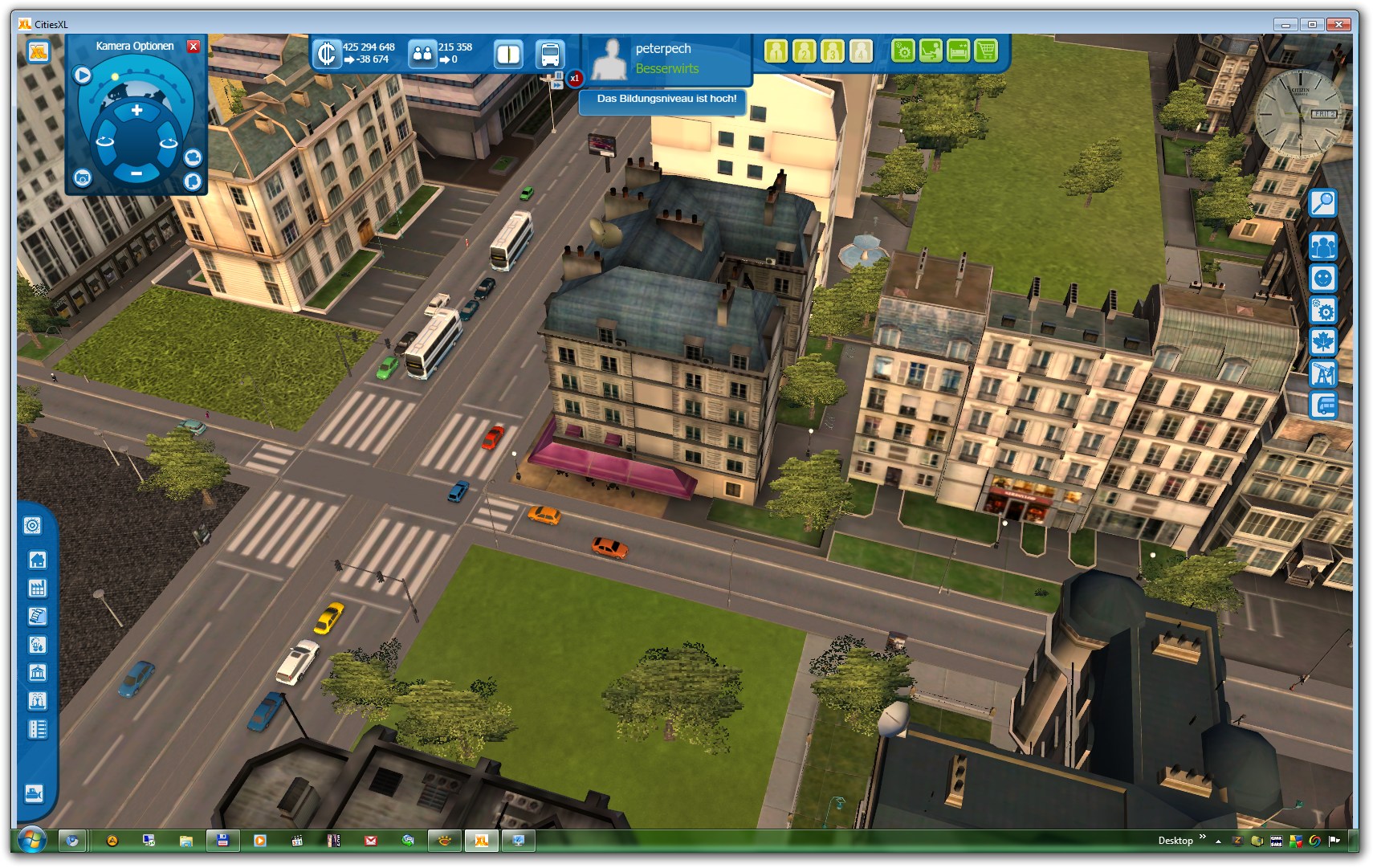Click the camera play button
Image resolution: width=1373 pixels, height=868 pixels.
coord(82,75)
